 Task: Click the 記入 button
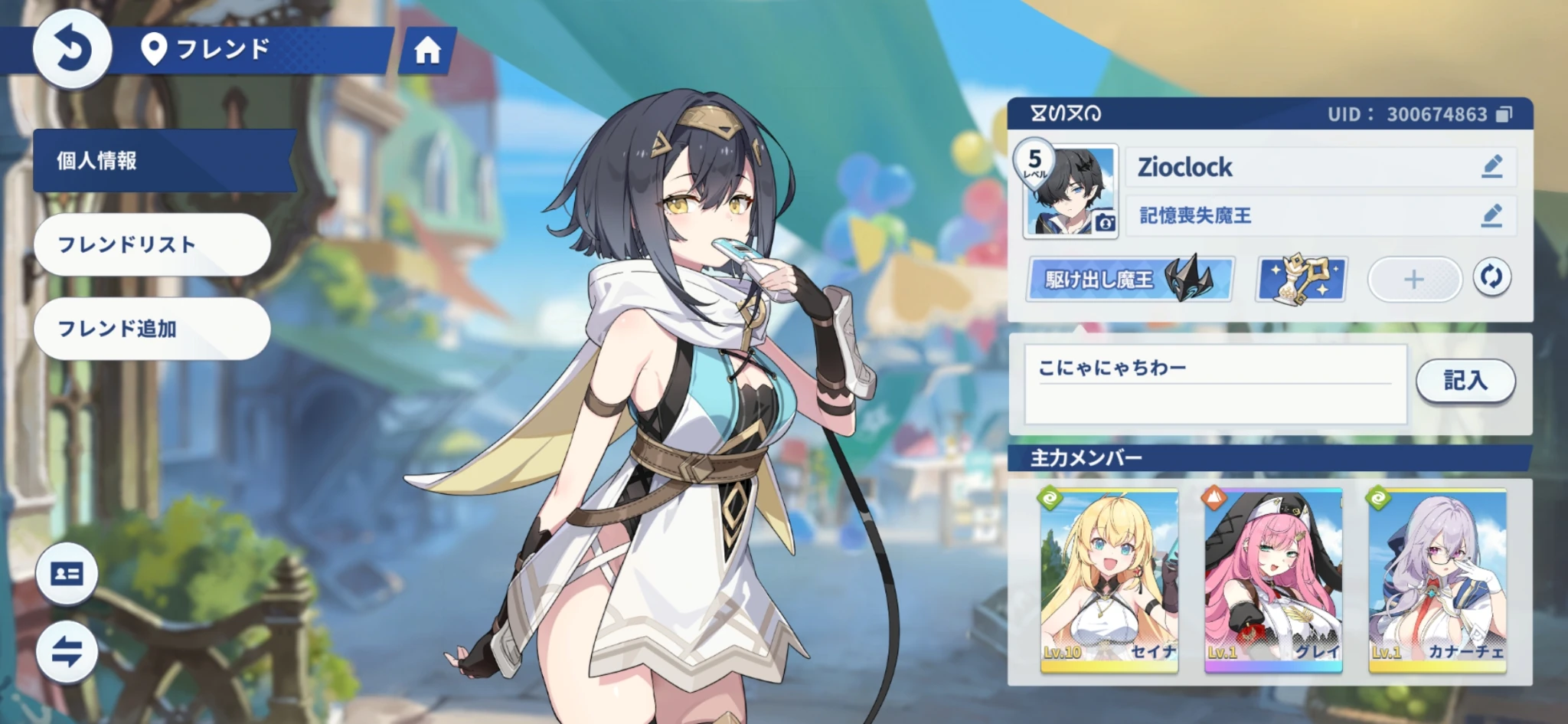(1465, 380)
